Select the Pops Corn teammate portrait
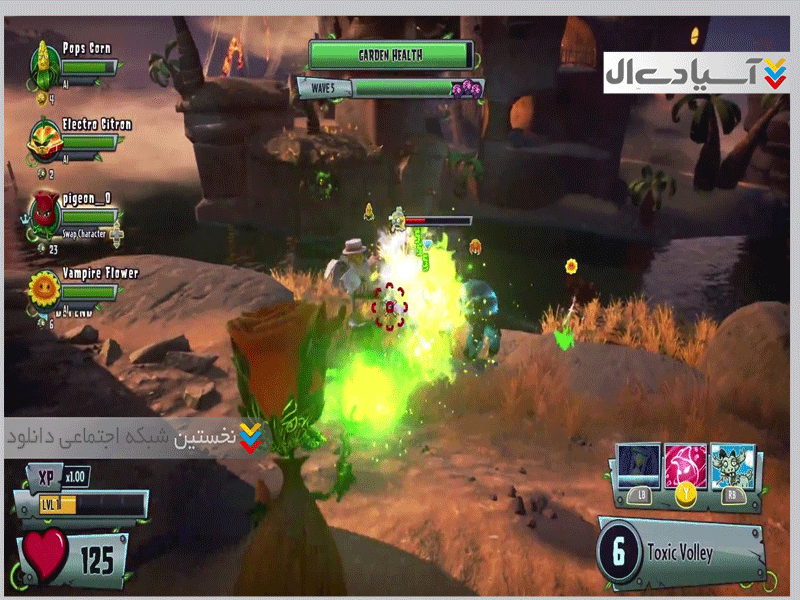 [x=44, y=61]
